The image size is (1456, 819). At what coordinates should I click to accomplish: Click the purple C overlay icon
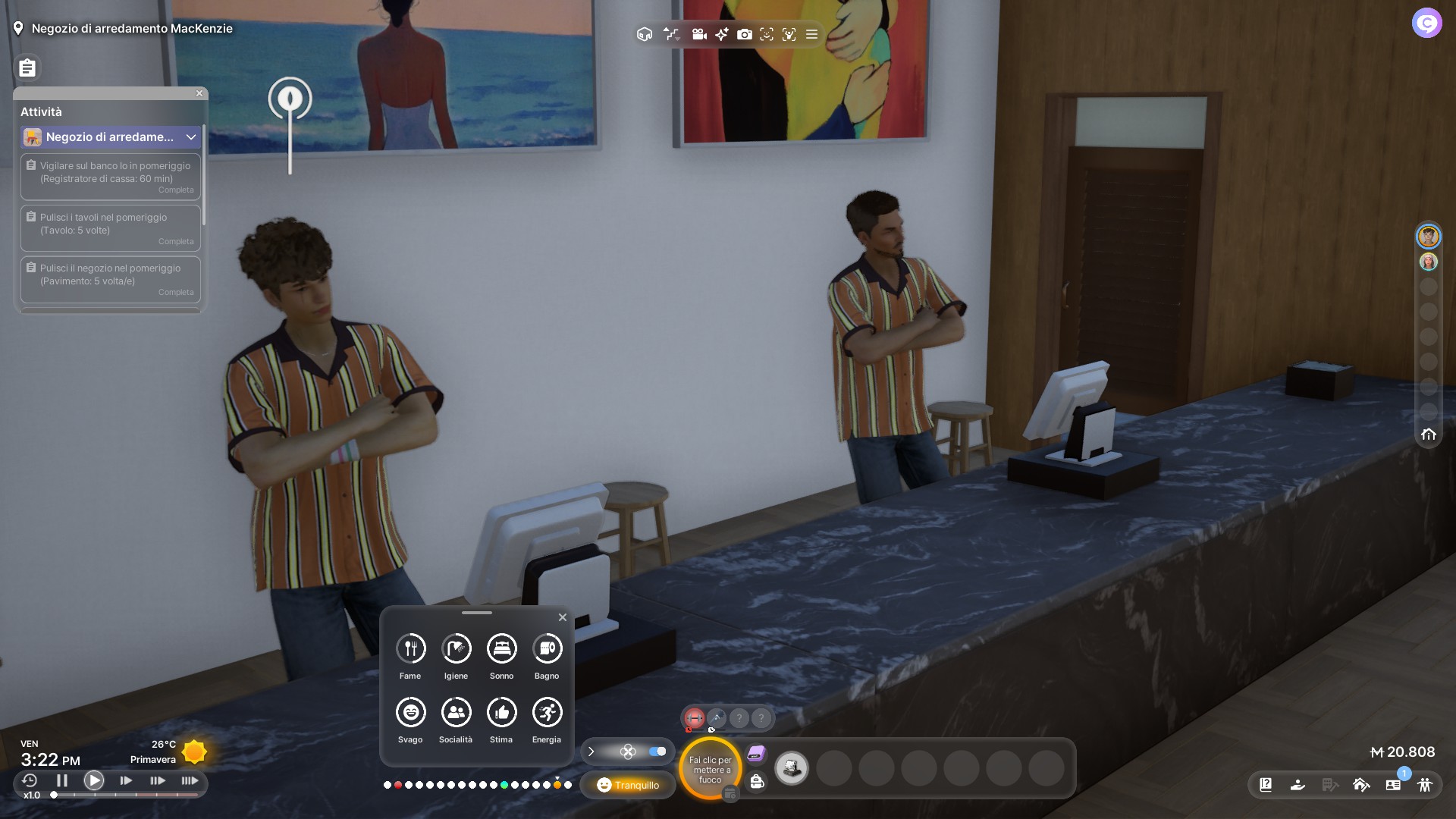coord(1426,23)
